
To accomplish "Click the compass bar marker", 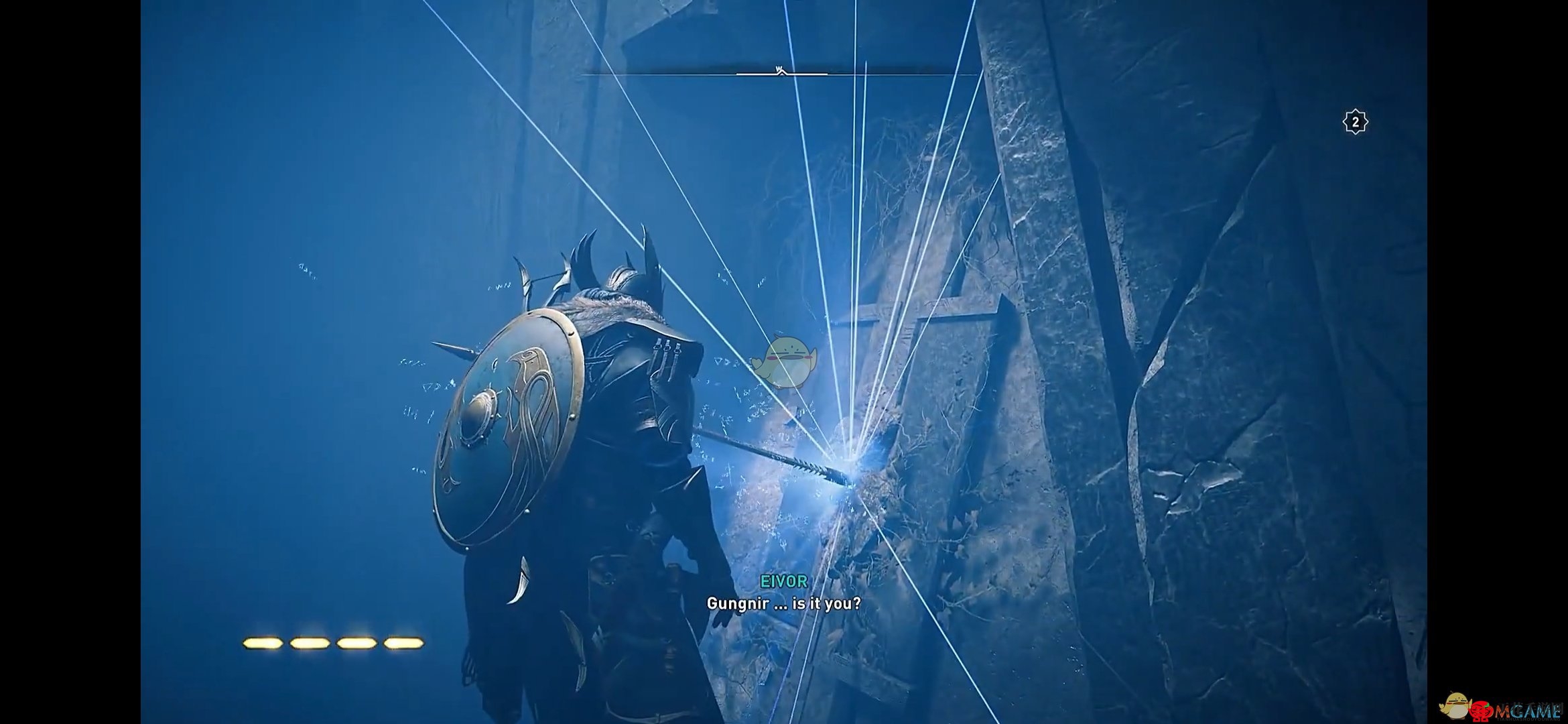I will pos(780,70).
